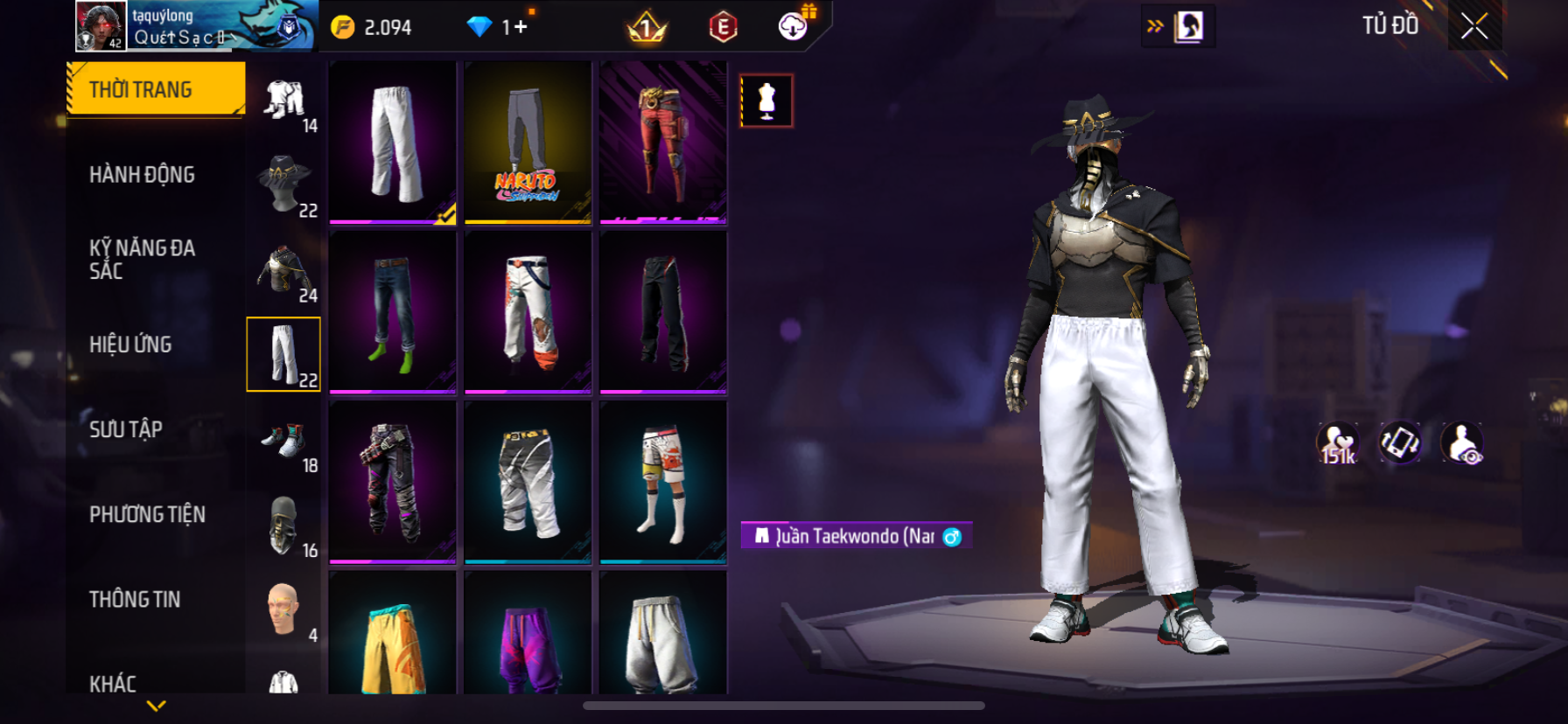Screen dimensions: 1568x724
Task: Show the Thông Tin tab
Action: 135,599
